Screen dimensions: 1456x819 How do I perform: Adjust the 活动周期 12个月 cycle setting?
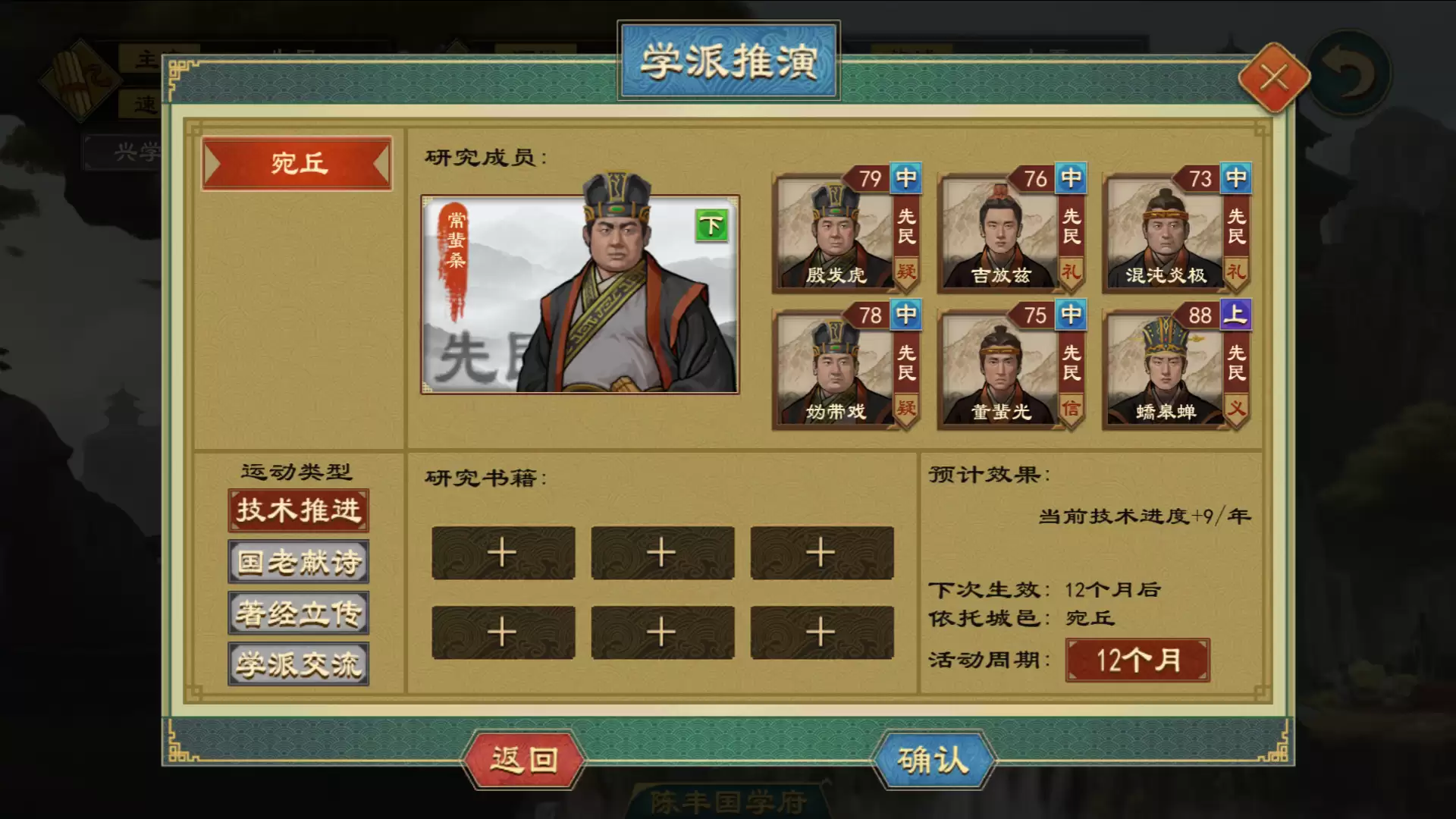[1137, 661]
